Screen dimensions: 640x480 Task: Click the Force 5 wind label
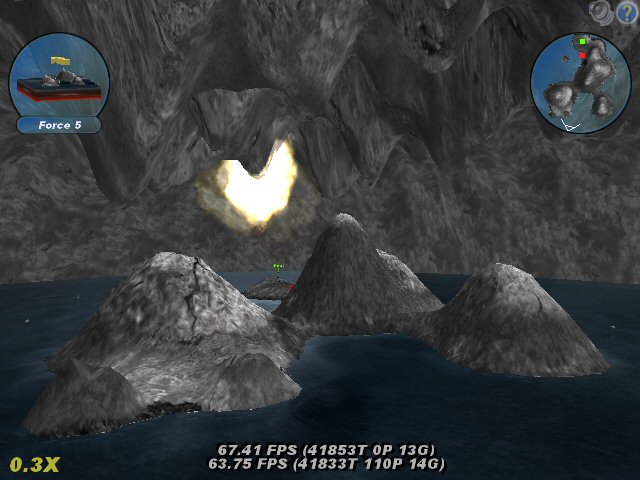point(59,126)
